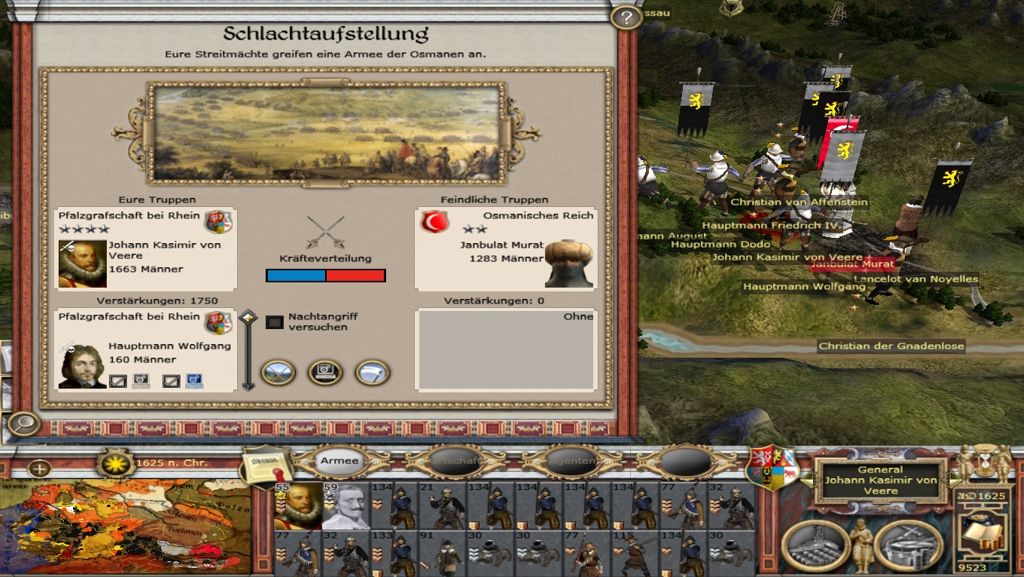Switch to the Armee tab

340,461
